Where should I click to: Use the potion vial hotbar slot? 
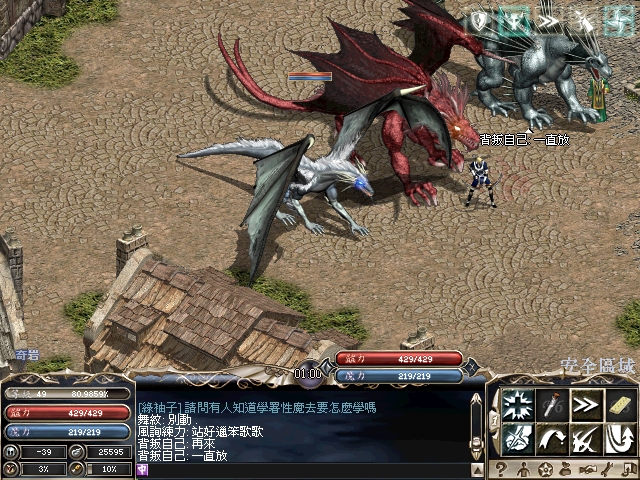(552, 404)
